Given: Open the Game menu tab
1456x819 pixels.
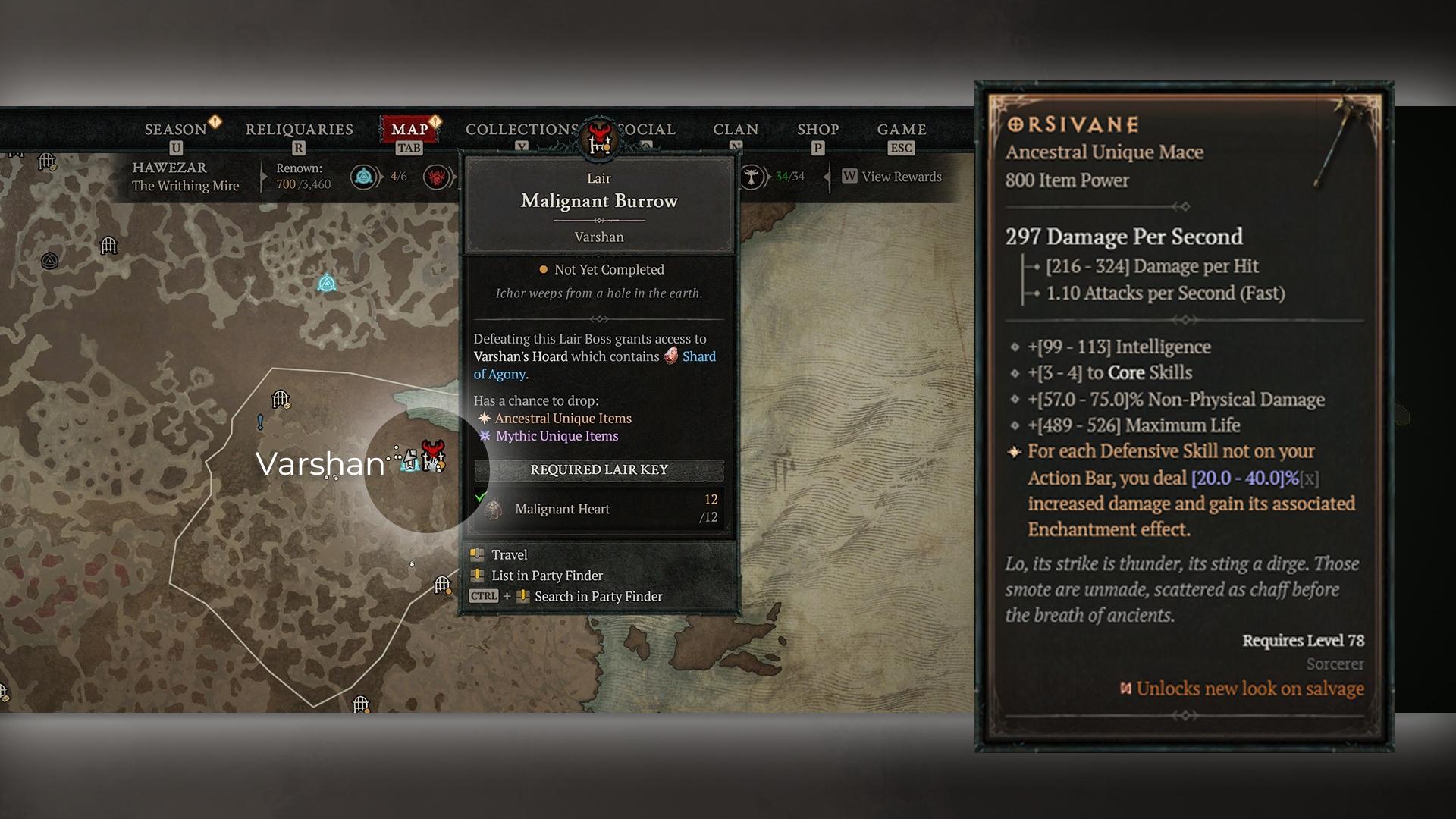Looking at the screenshot, I should [902, 130].
